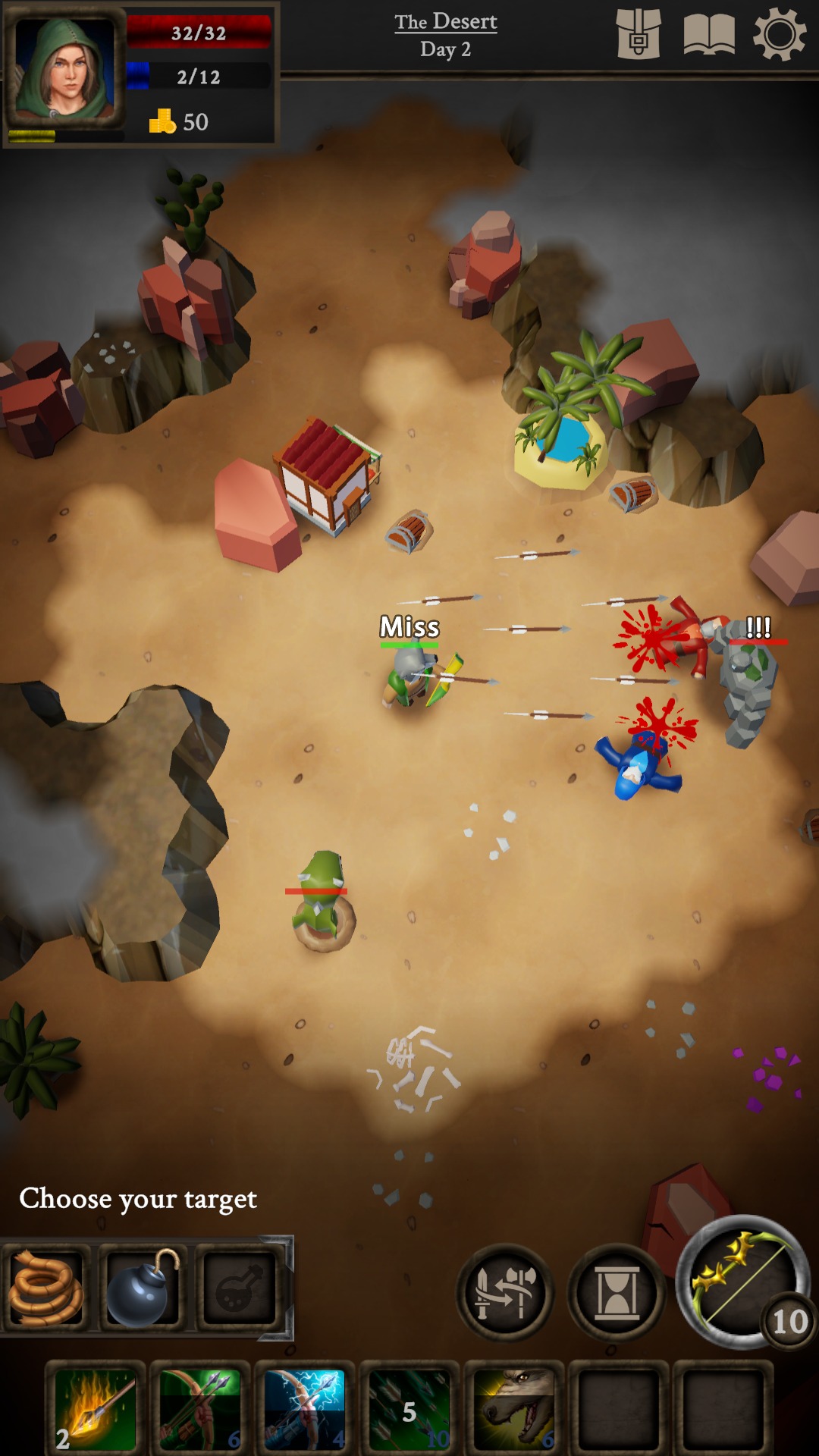Use the green multi-arrow bow skill
Image resolution: width=819 pixels, height=1456 pixels.
click(x=200, y=1410)
